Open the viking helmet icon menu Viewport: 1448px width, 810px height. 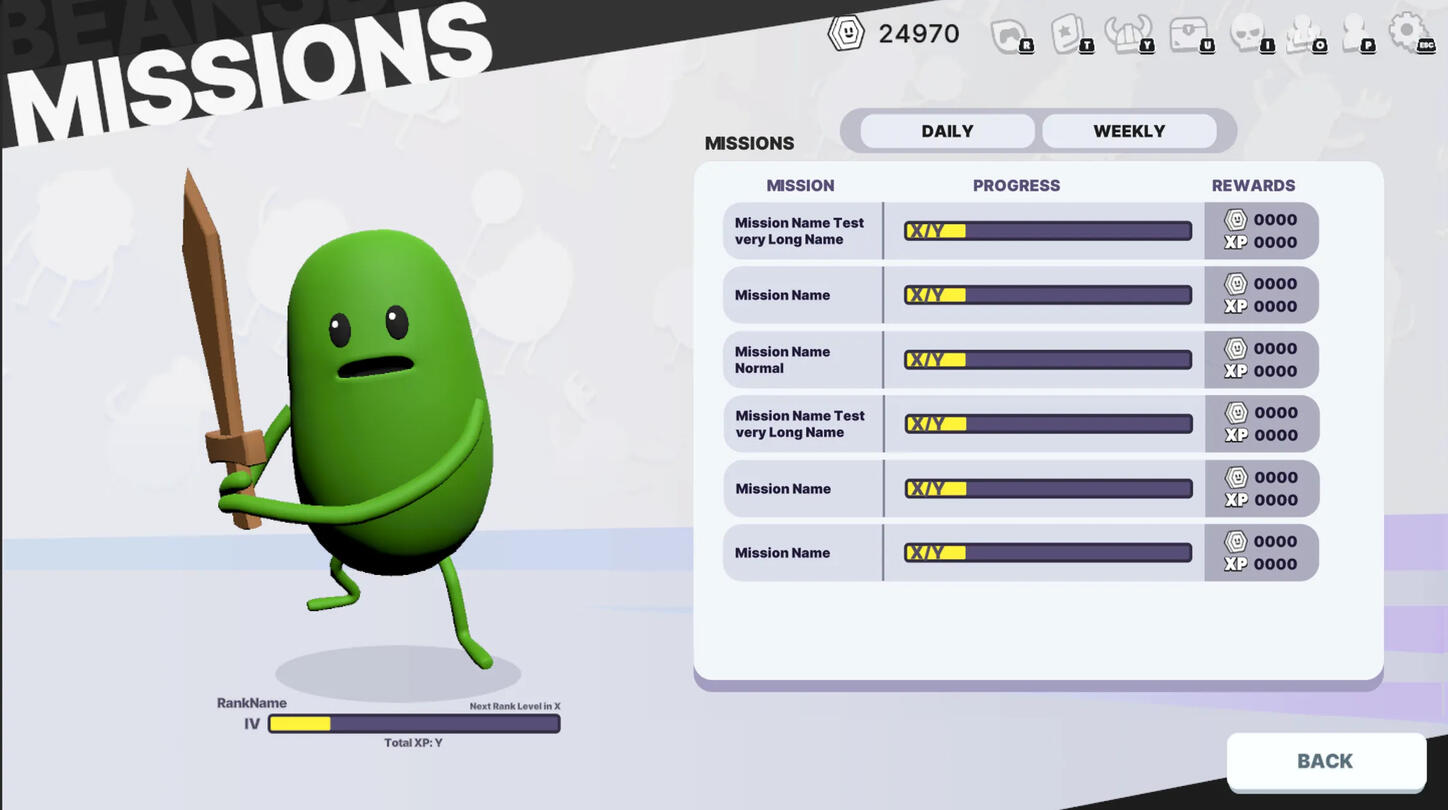(x=1127, y=35)
